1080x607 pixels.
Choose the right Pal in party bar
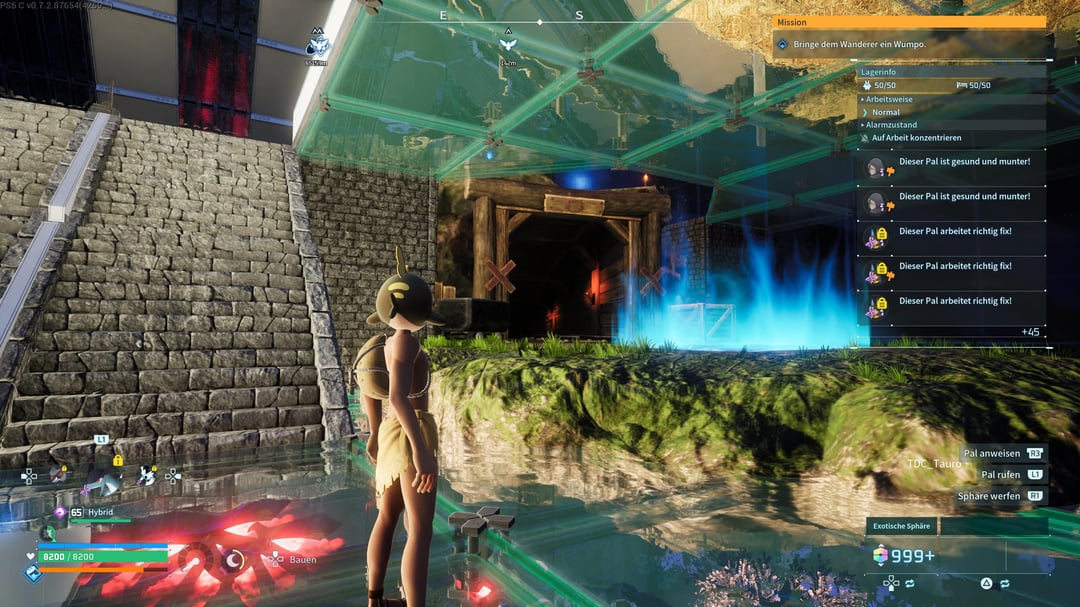point(146,477)
